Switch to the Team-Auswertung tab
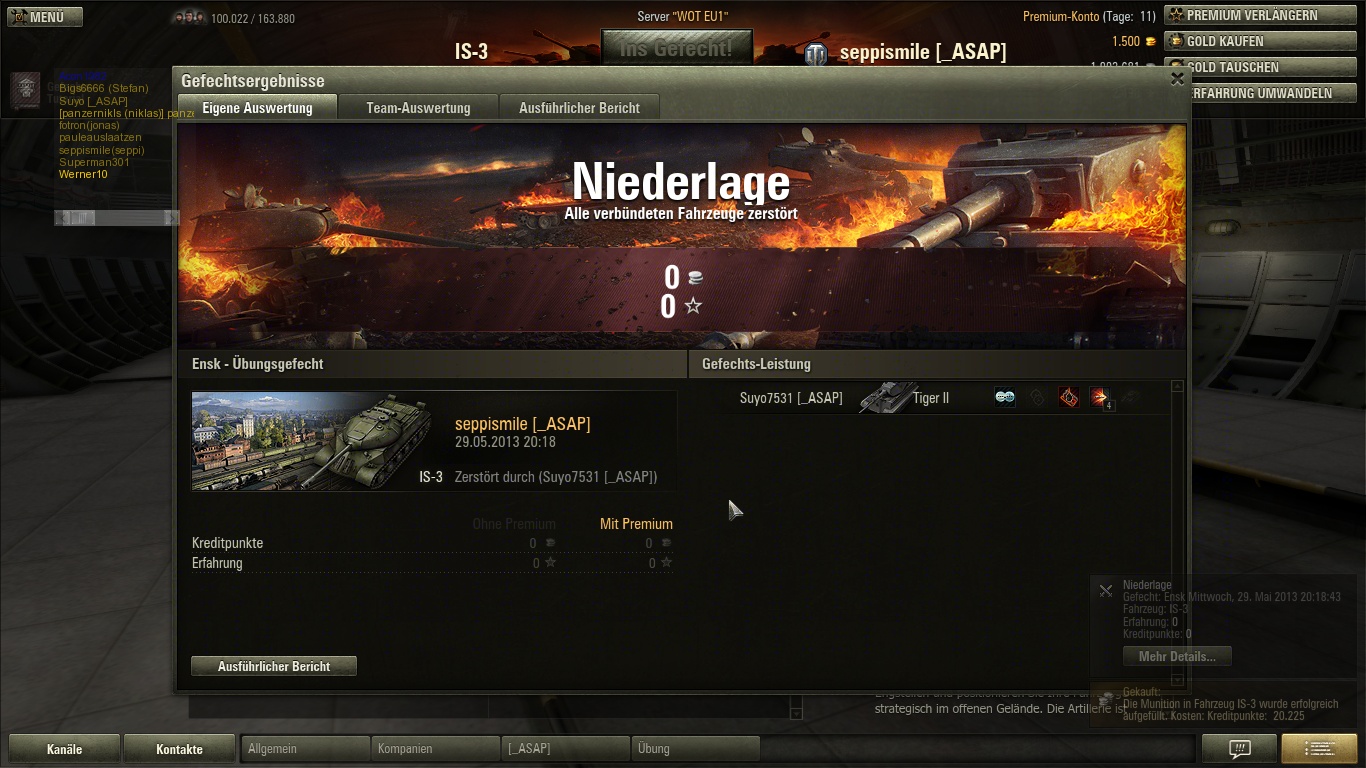The width and height of the screenshot is (1366, 768). (418, 108)
